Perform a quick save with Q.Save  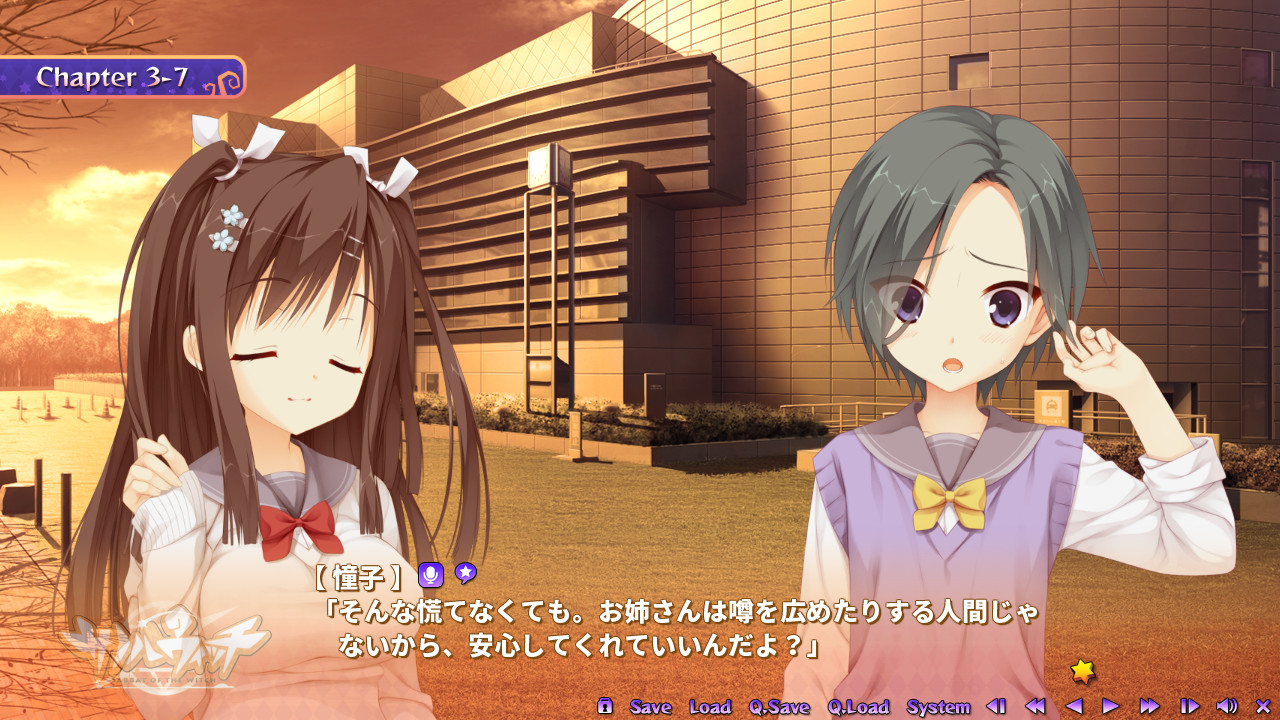coord(779,707)
